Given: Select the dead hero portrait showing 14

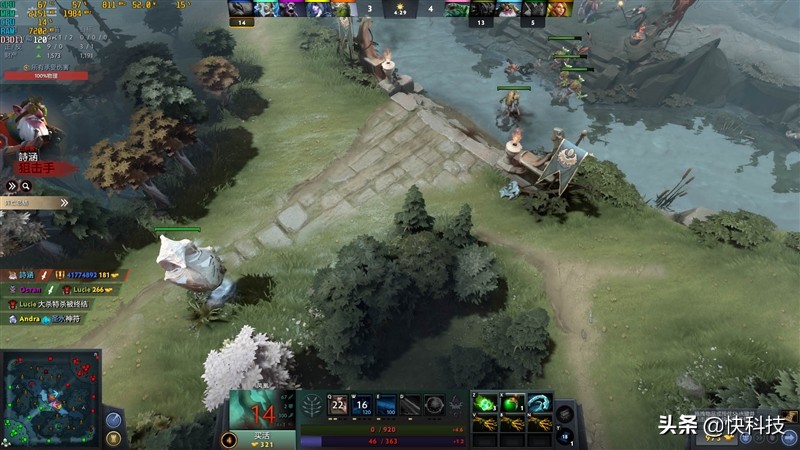Looking at the screenshot, I should click(263, 410).
